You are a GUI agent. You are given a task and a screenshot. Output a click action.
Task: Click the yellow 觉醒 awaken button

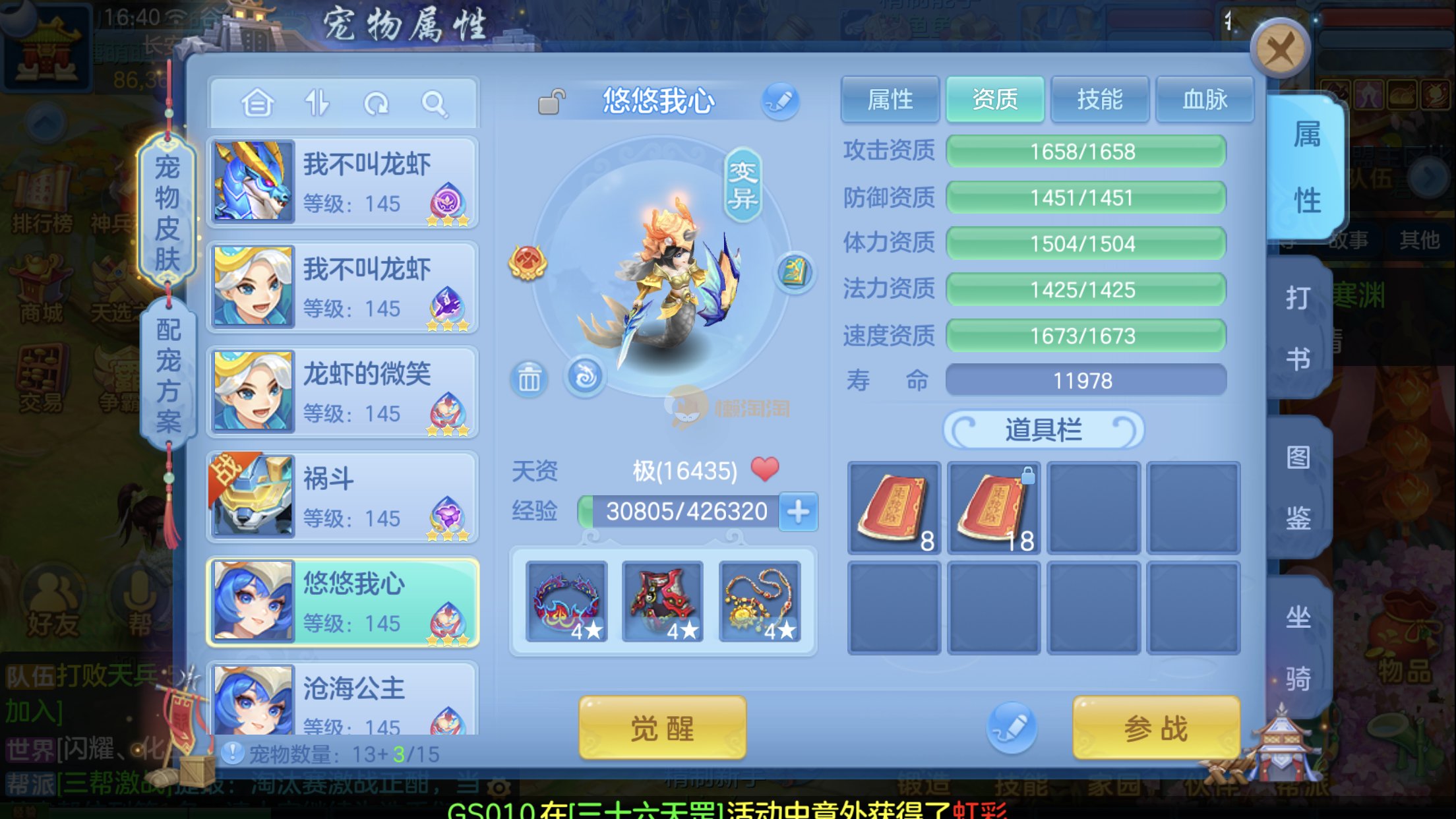(x=662, y=728)
